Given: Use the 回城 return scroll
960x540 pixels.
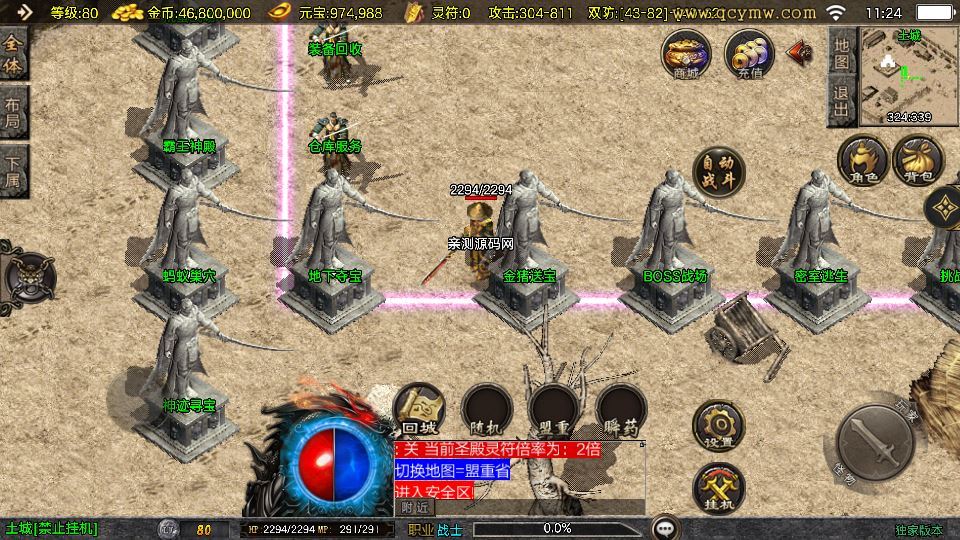Looking at the screenshot, I should click(419, 409).
